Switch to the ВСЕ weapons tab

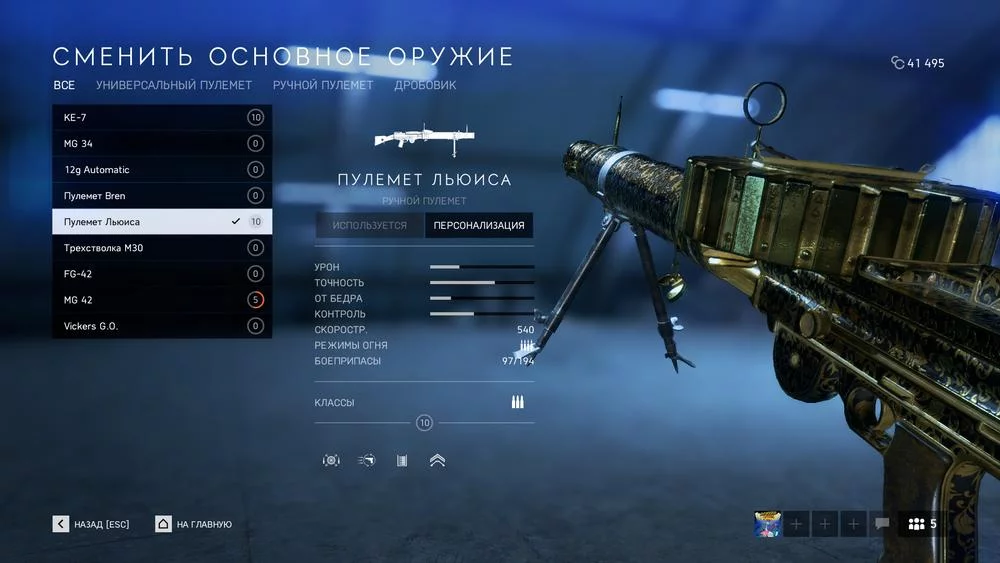click(64, 85)
